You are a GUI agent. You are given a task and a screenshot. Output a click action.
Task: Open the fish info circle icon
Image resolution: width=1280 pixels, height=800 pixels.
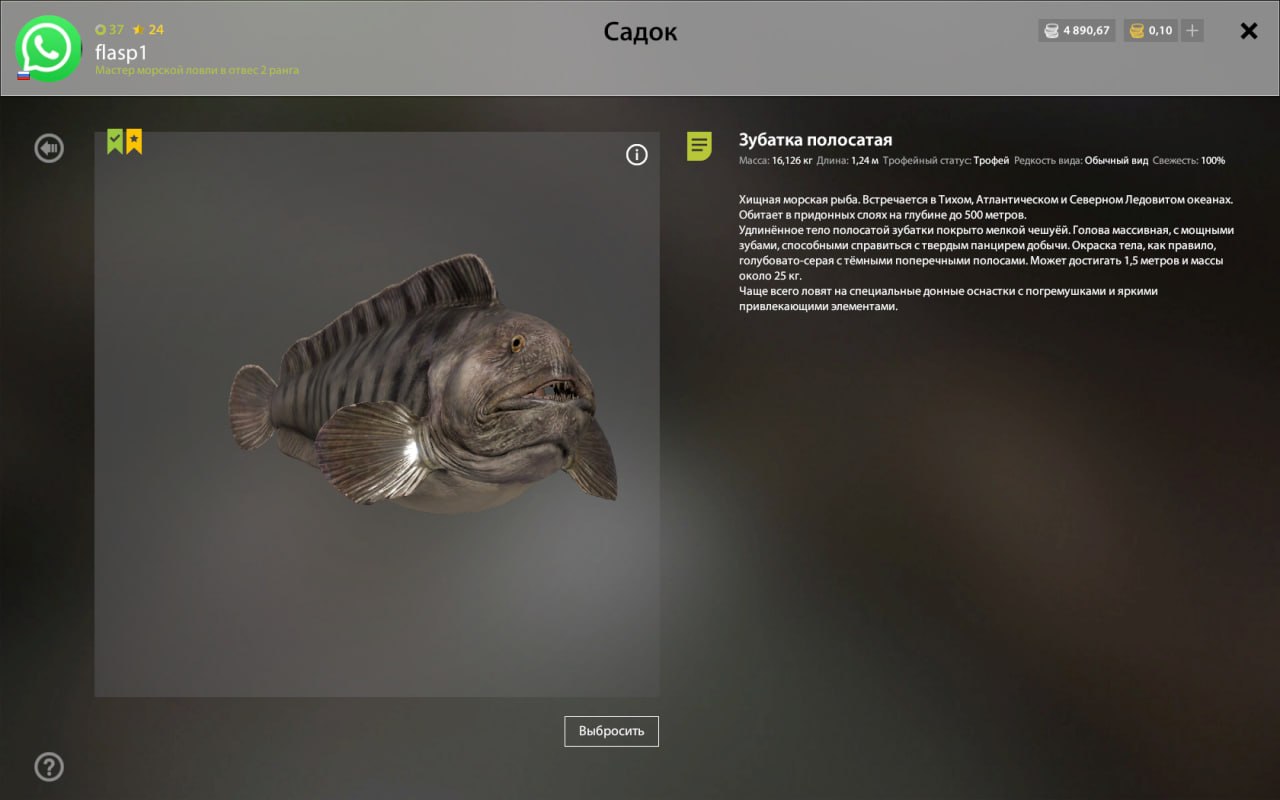click(637, 155)
